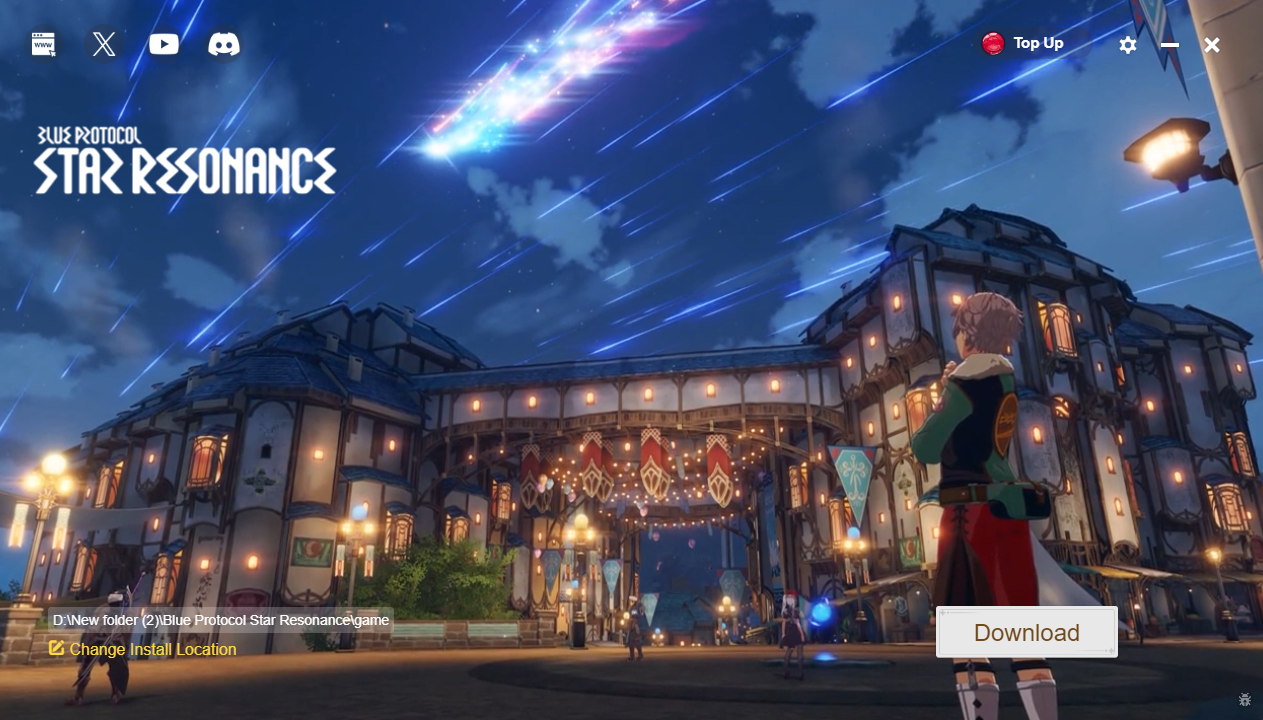Join the Discord server icon
The image size is (1263, 720).
(x=224, y=44)
